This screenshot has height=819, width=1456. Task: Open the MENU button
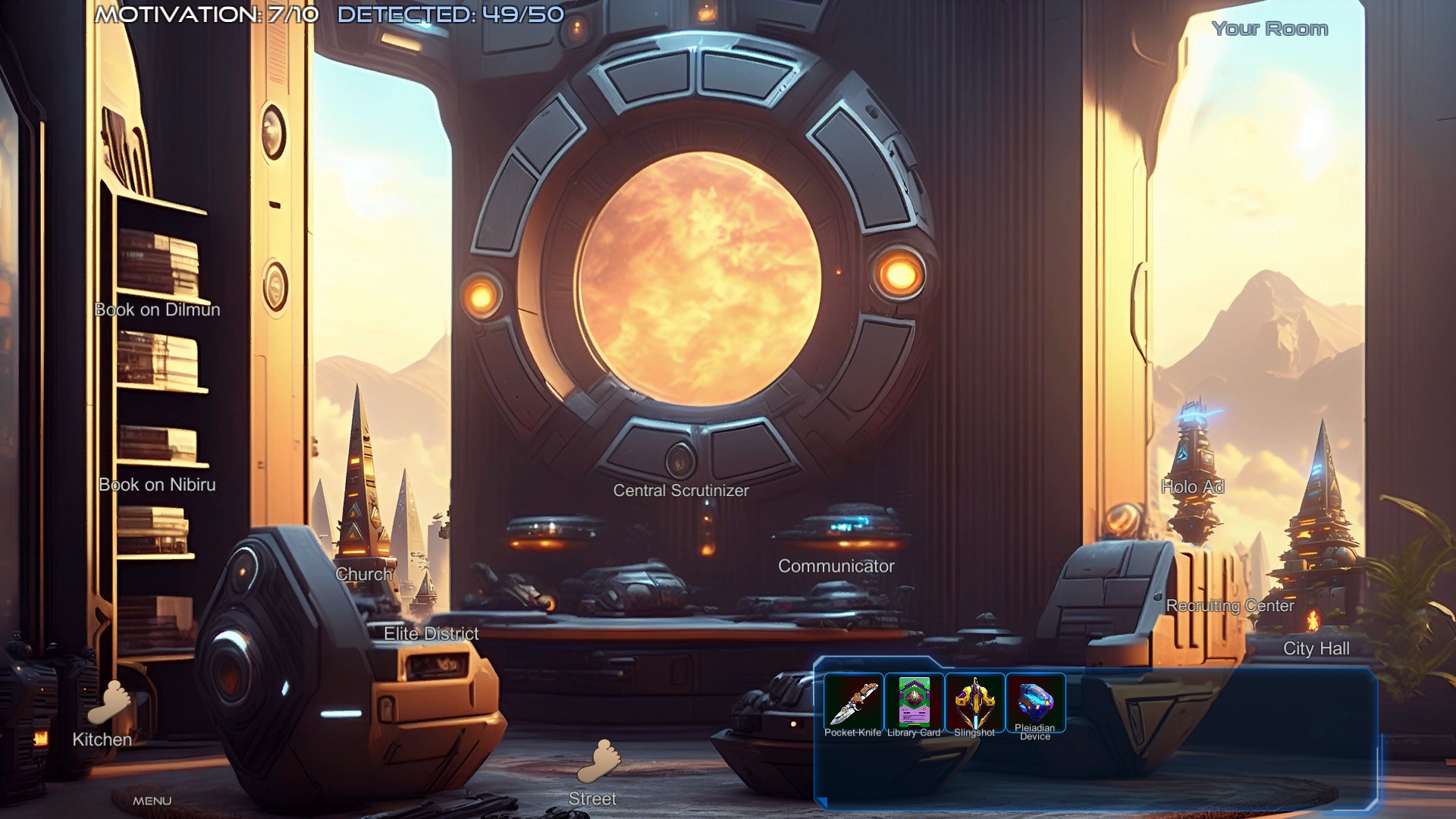152,801
